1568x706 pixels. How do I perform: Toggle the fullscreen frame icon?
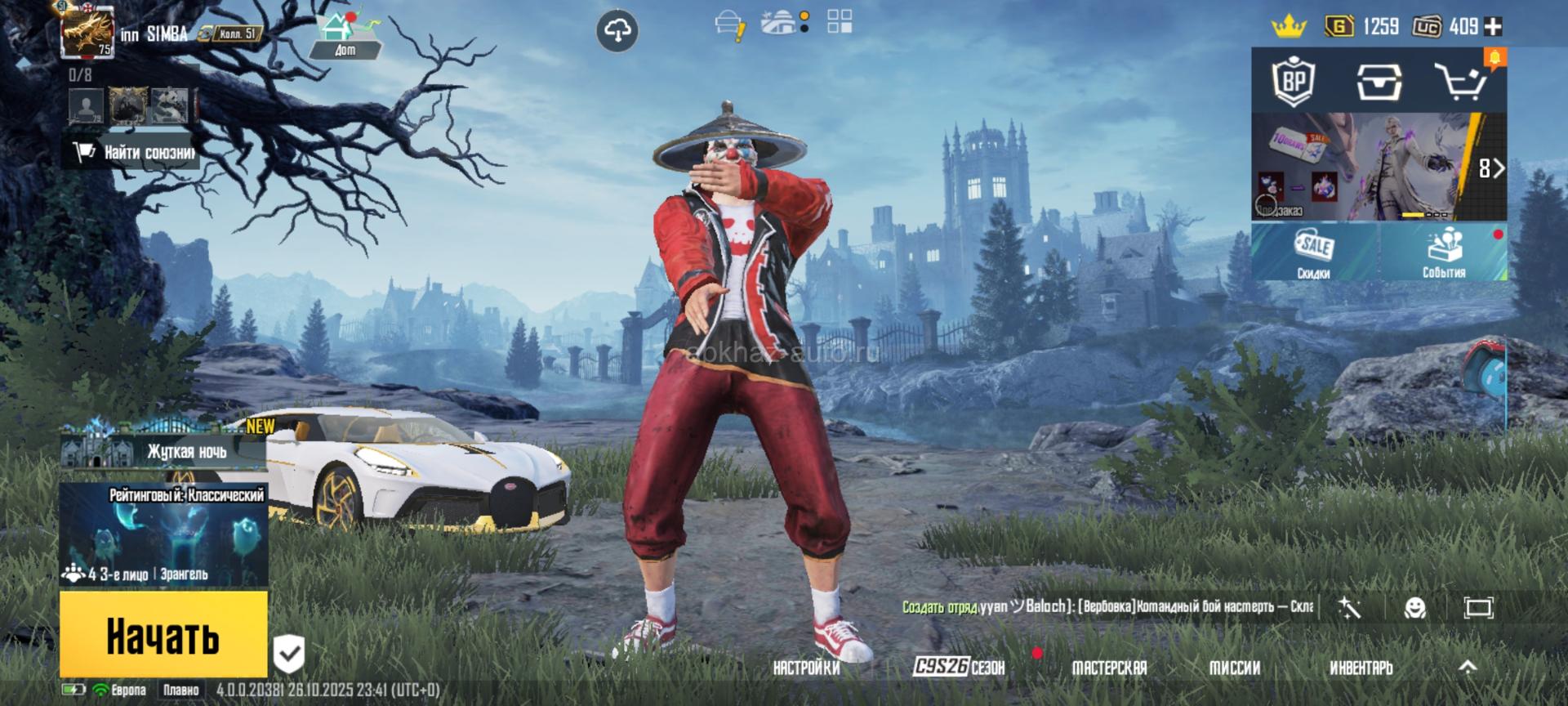click(x=1478, y=607)
